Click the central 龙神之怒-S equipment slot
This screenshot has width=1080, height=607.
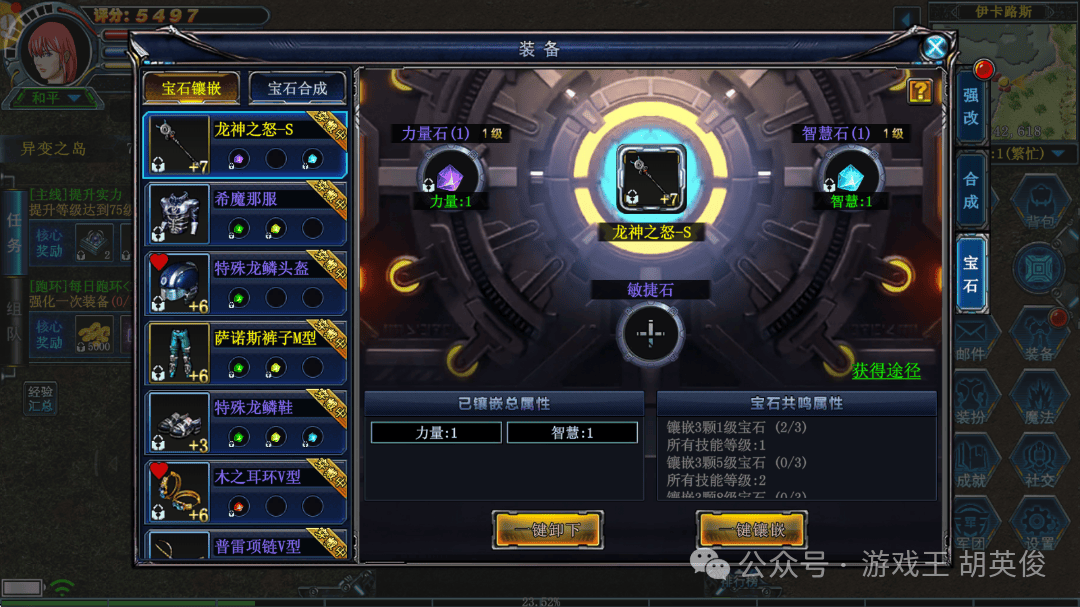[x=650, y=179]
